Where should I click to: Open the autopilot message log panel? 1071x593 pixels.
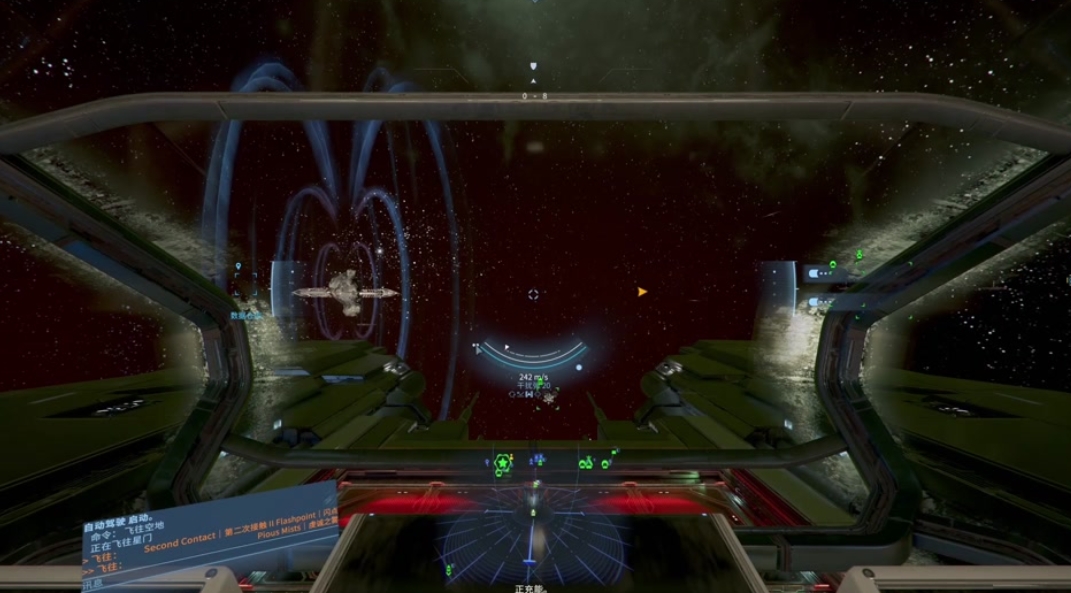pyautogui.click(x=210, y=540)
